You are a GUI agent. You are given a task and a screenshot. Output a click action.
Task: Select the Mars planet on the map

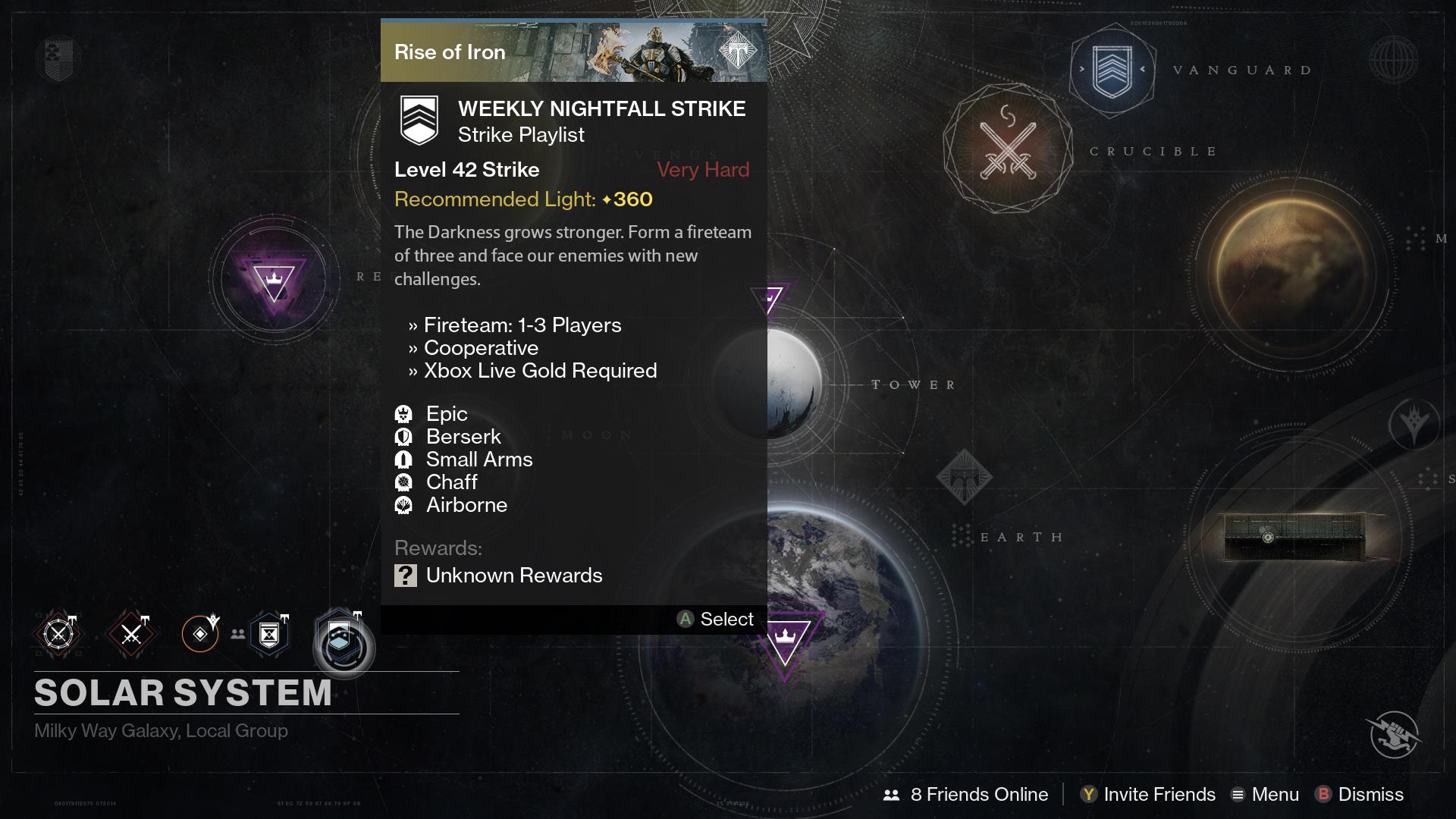(x=1293, y=276)
